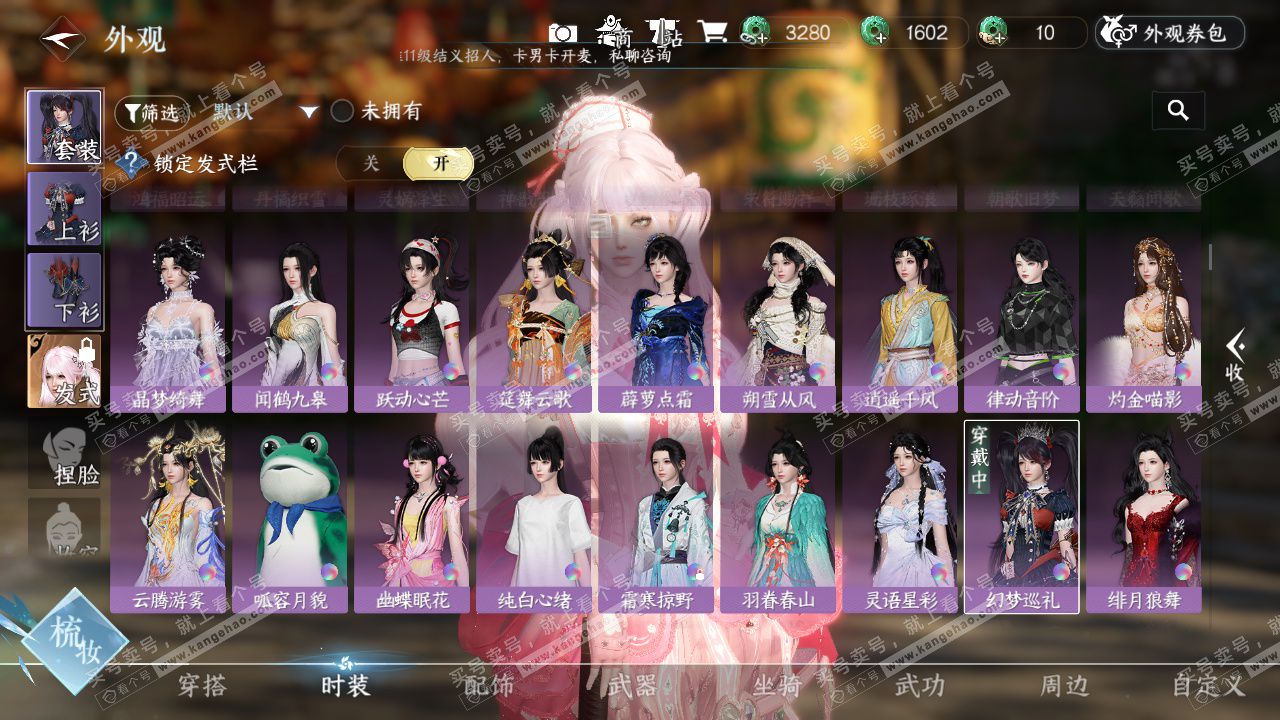Collapse the panel with 收 arrow
This screenshot has width=1280, height=720.
point(1236,357)
